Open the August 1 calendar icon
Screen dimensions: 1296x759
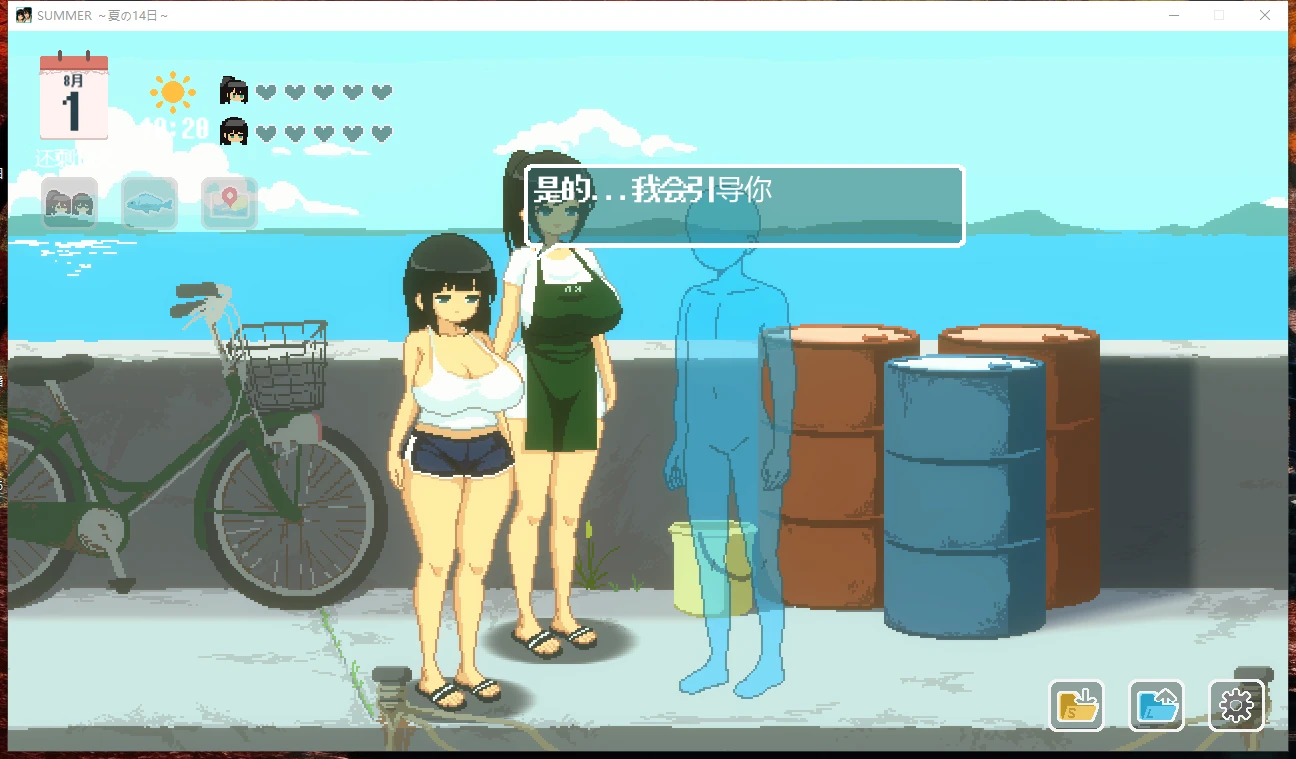[x=72, y=98]
